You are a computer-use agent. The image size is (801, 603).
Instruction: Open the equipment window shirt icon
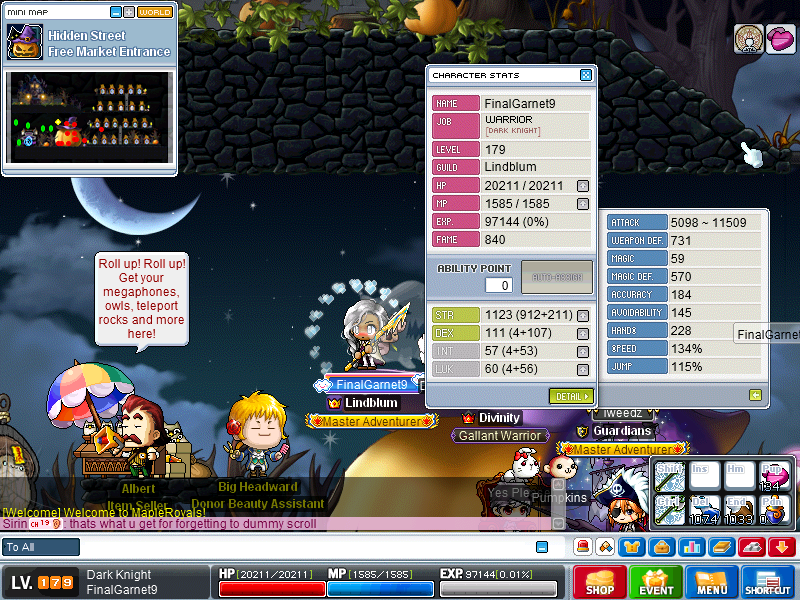coord(632,547)
